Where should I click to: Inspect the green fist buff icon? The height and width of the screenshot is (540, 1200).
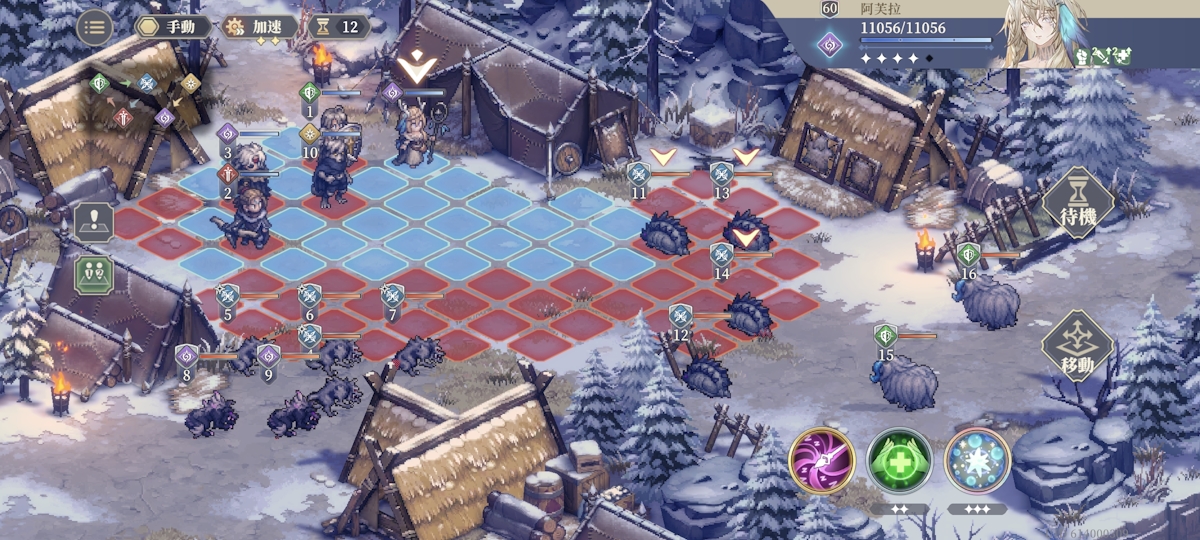click(x=1081, y=58)
